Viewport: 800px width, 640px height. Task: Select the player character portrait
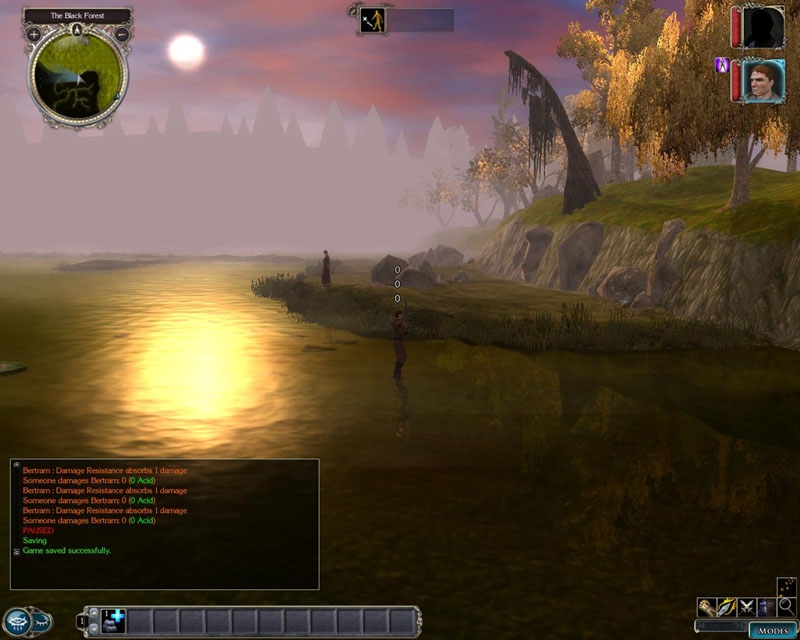(763, 80)
